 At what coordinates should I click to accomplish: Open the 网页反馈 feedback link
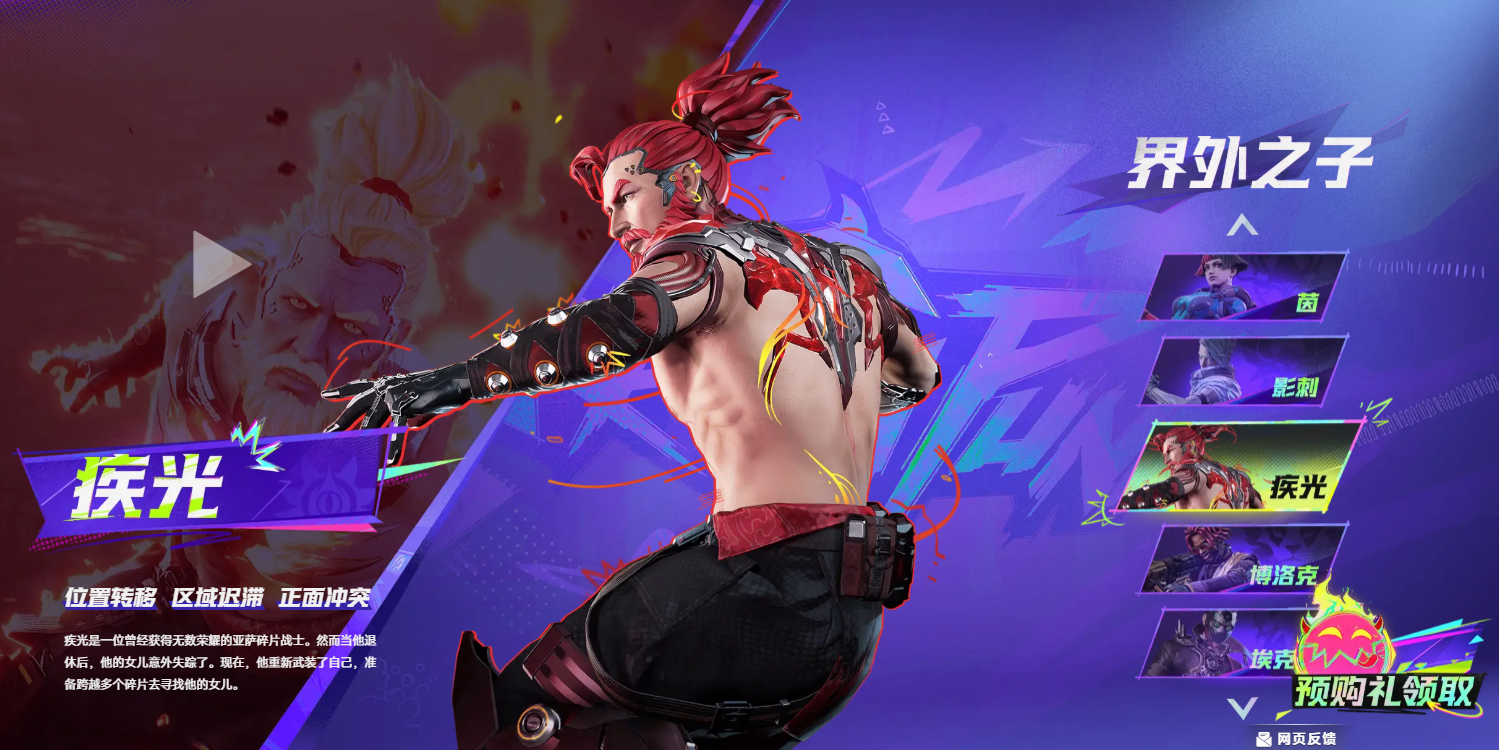click(x=1297, y=739)
